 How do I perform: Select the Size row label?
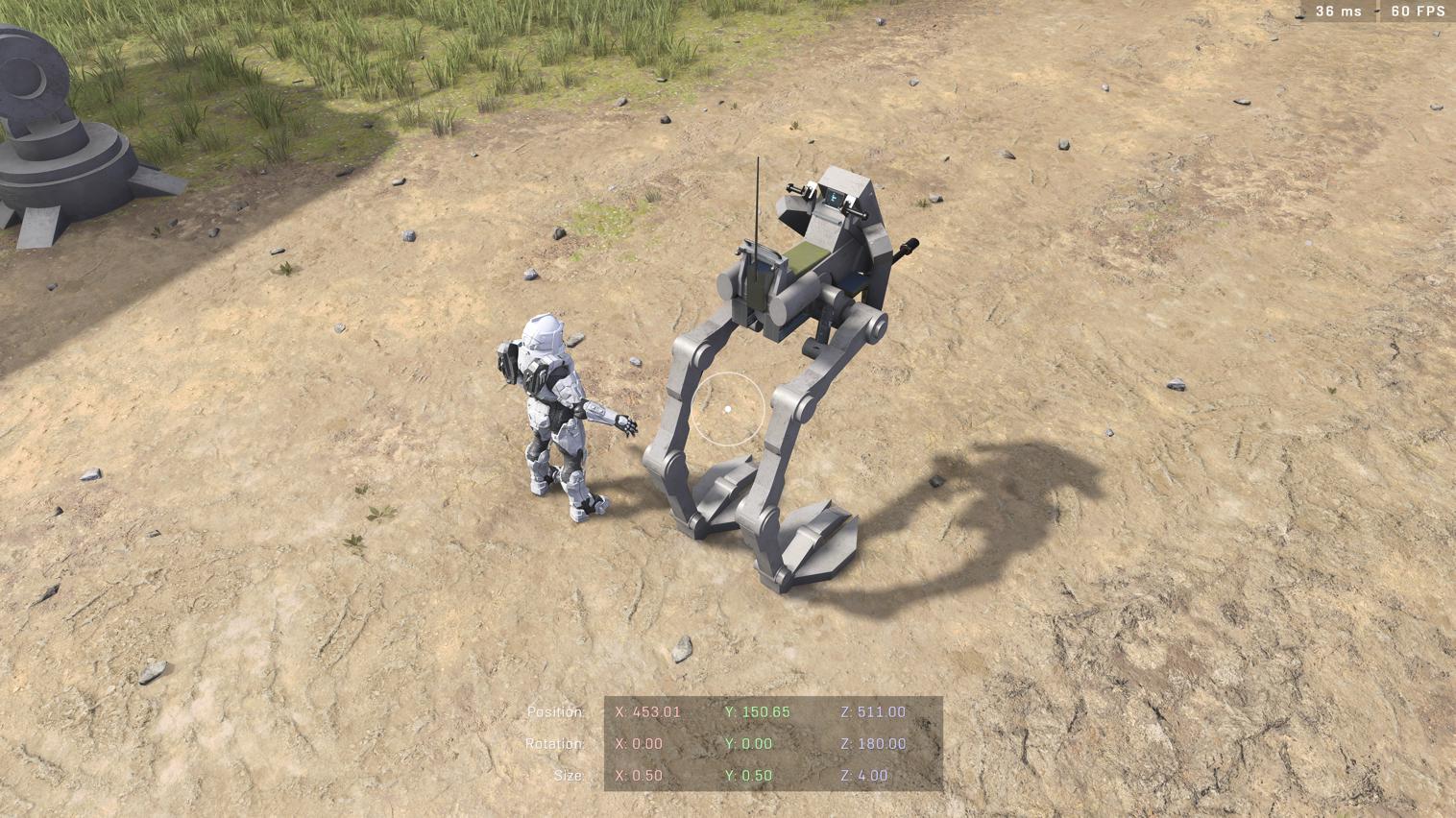click(569, 775)
